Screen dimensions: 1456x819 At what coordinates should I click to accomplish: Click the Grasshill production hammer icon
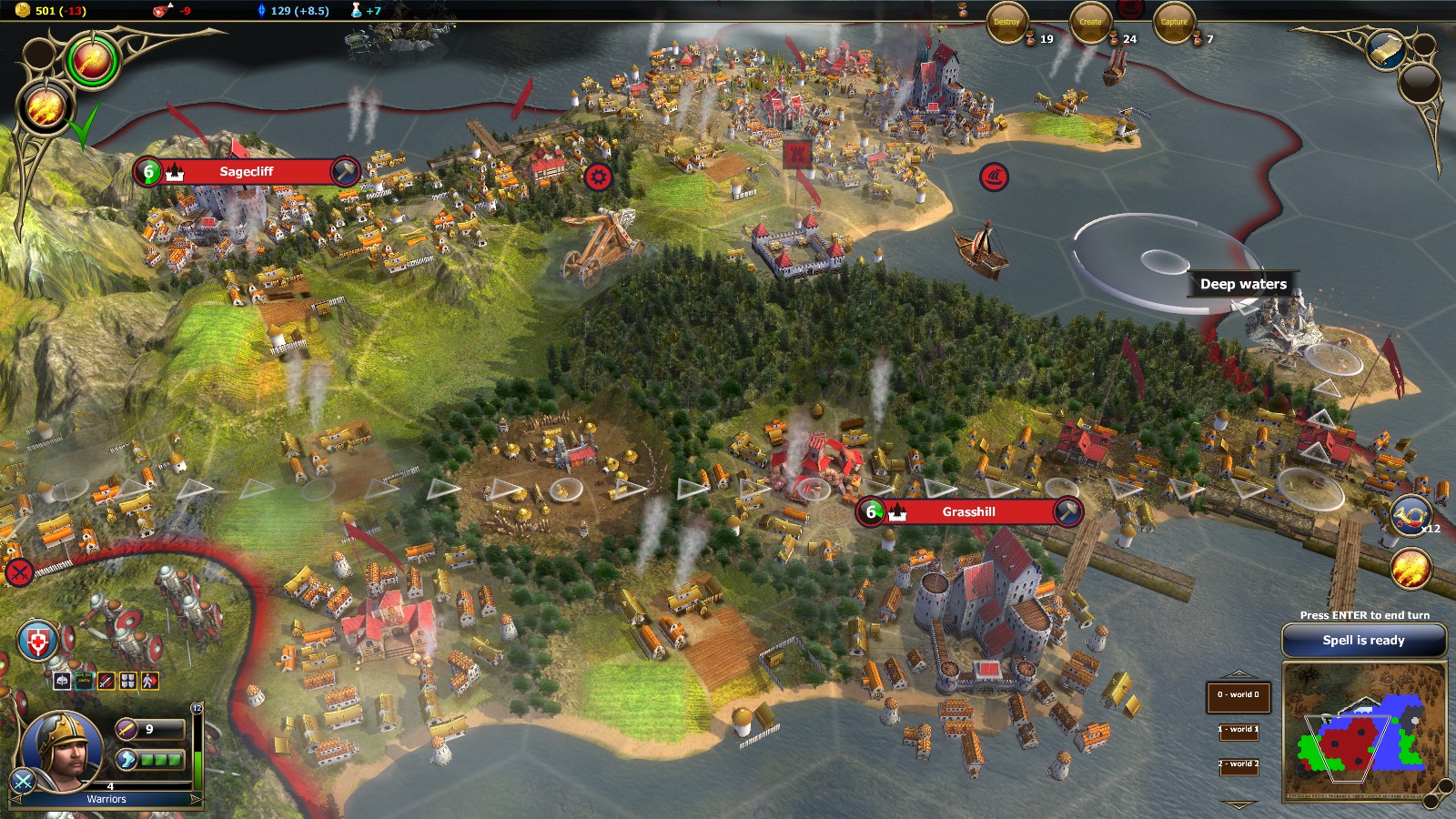click(1067, 511)
